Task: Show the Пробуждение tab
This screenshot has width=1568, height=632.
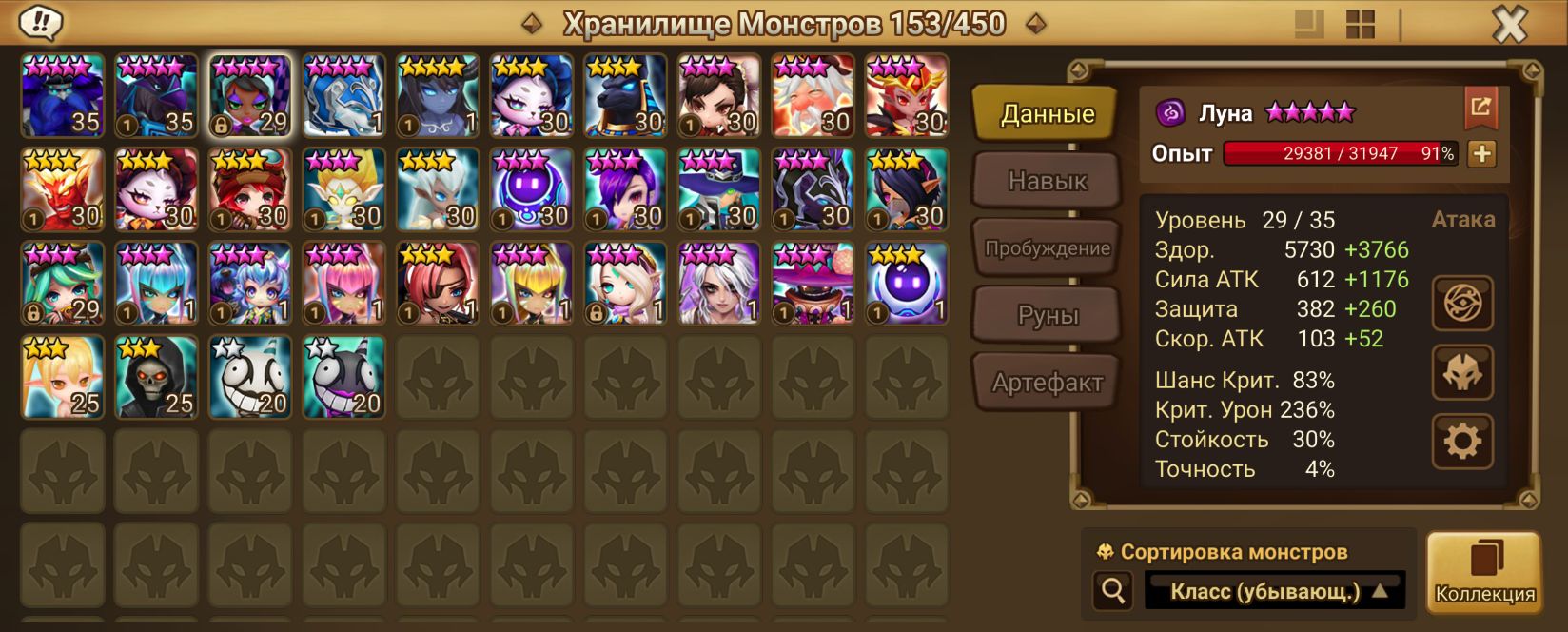Action: pos(1047,248)
